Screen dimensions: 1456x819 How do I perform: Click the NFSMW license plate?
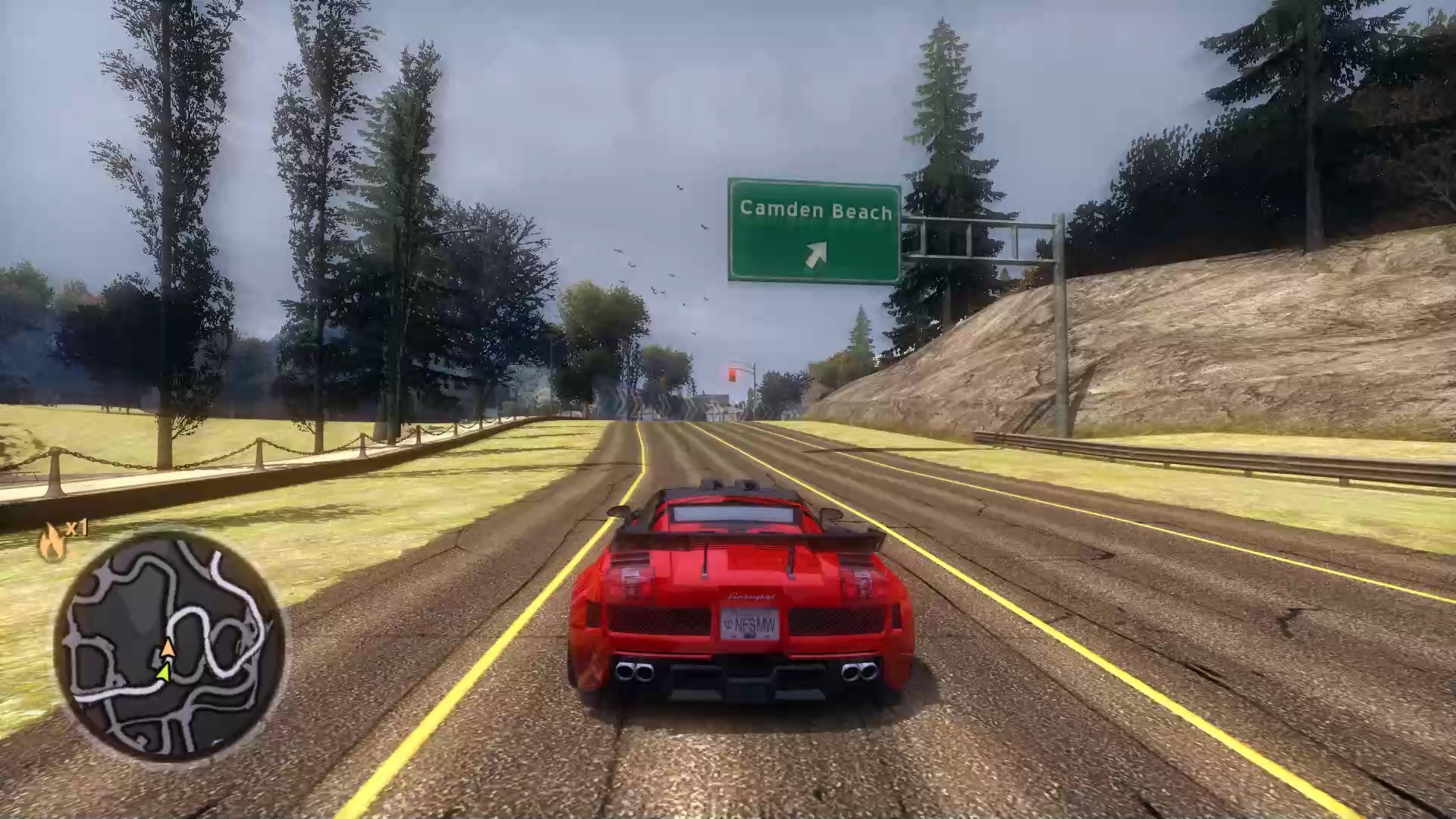point(751,624)
